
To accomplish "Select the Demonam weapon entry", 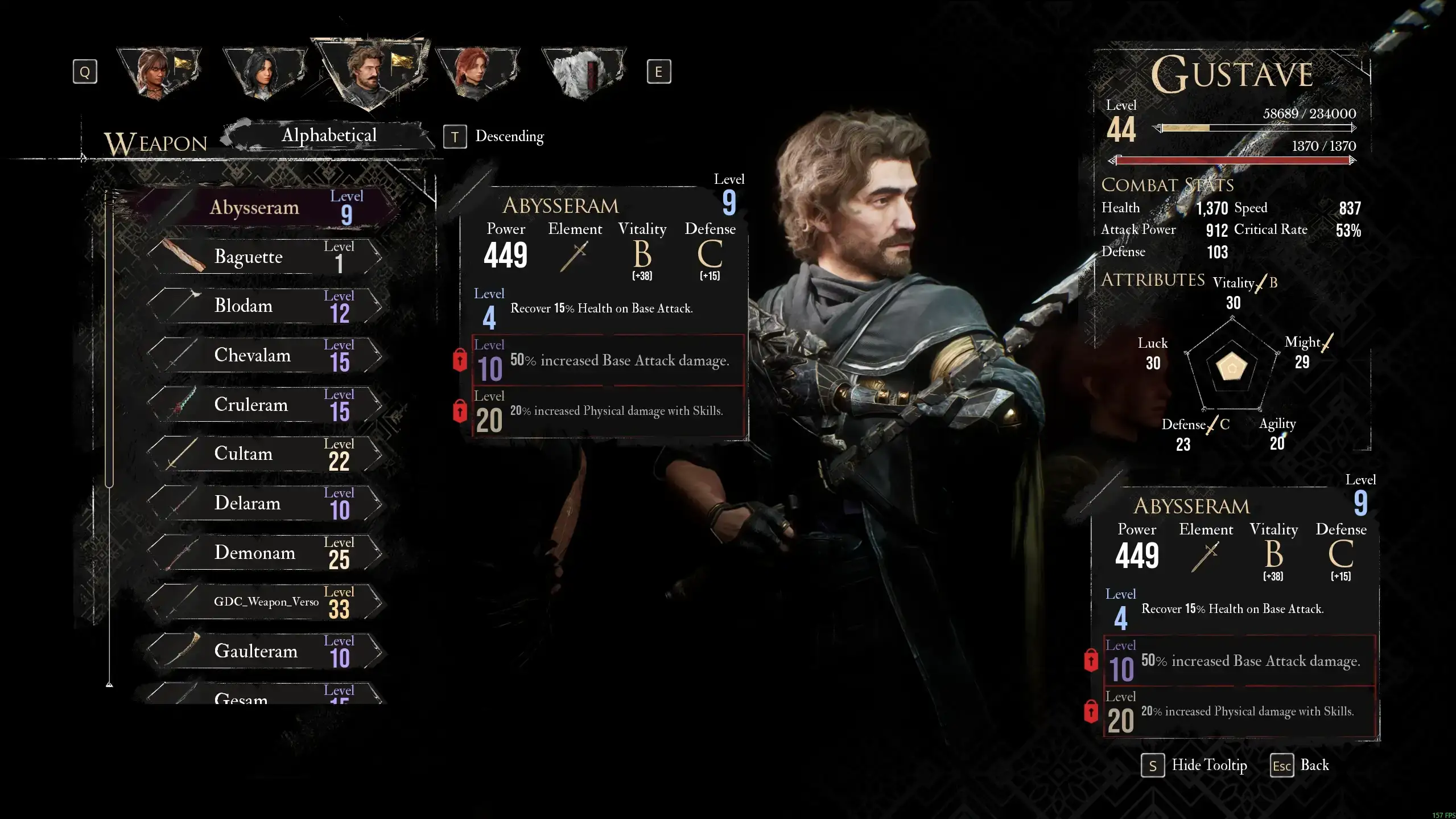I will pyautogui.click(x=265, y=553).
